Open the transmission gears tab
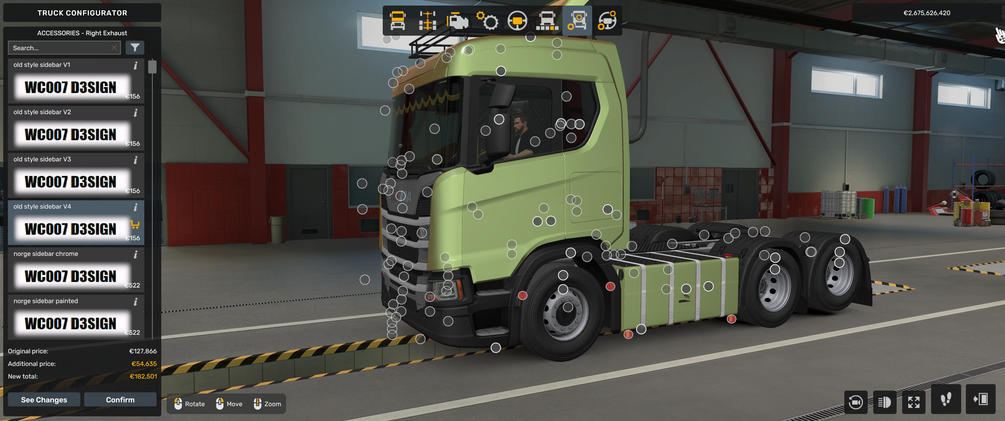 coord(488,21)
